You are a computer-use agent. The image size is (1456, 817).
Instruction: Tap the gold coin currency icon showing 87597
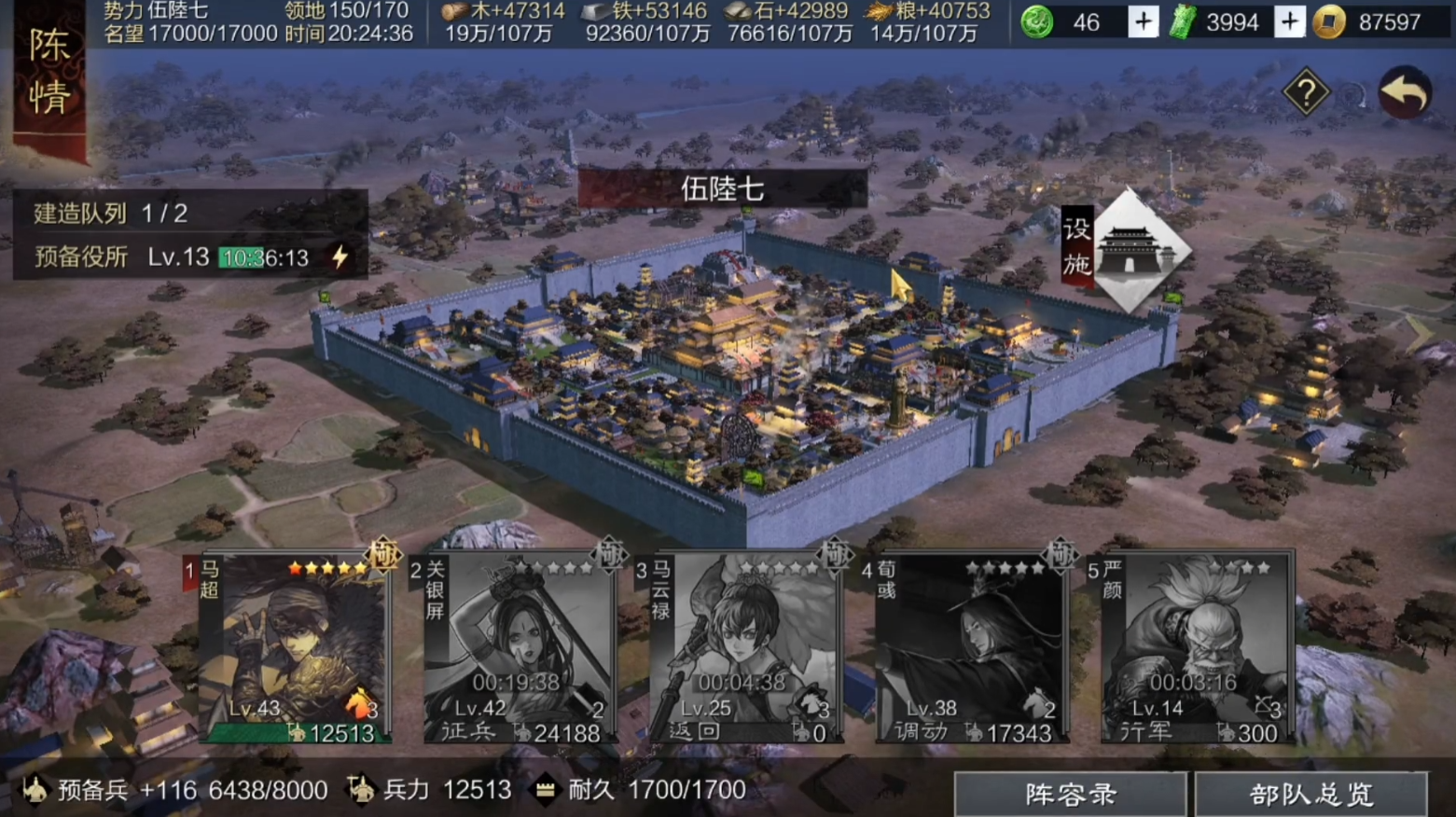(x=1328, y=21)
